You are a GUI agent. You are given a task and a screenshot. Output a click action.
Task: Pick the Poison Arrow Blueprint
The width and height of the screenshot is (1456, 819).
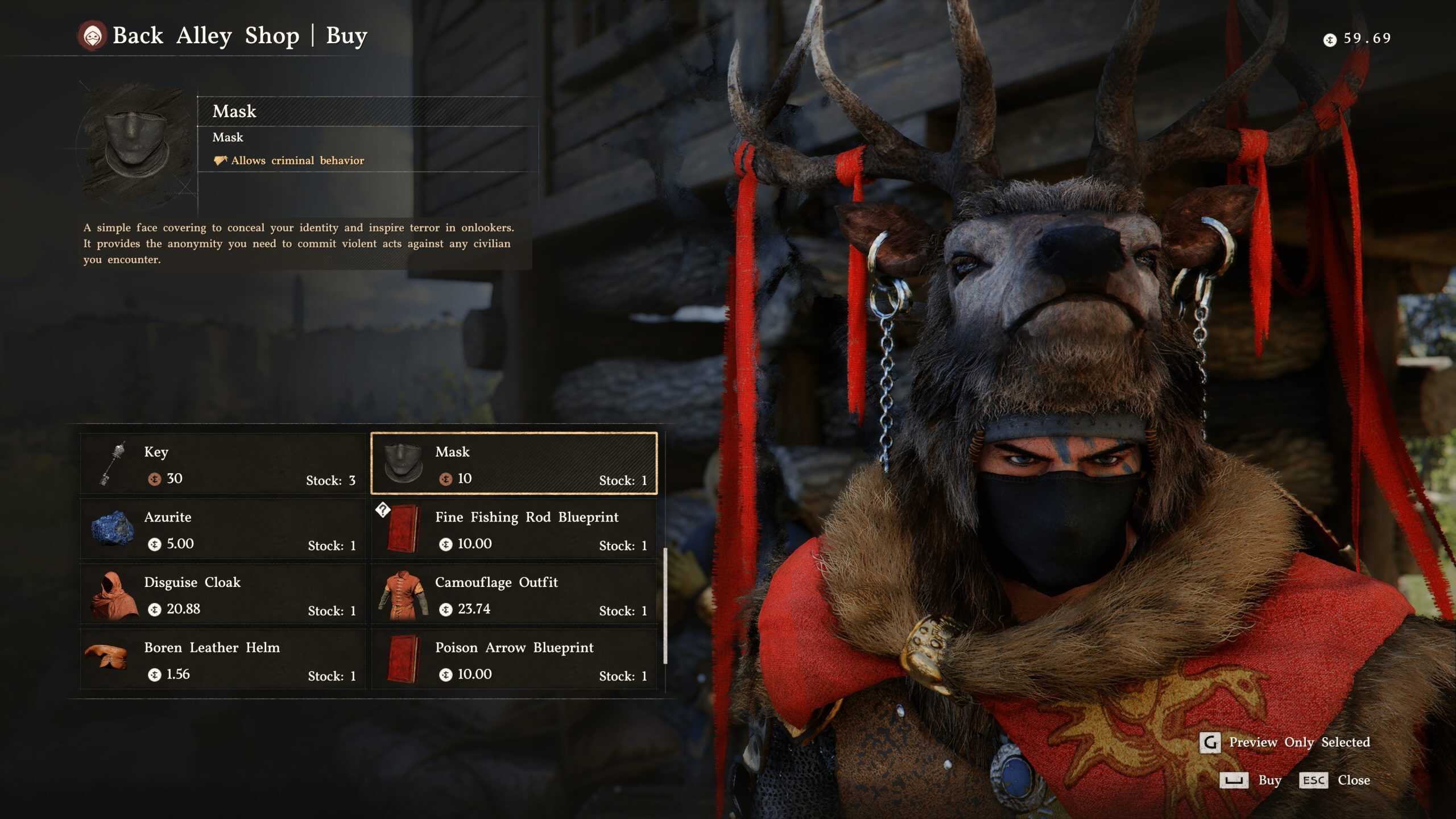[x=514, y=660]
